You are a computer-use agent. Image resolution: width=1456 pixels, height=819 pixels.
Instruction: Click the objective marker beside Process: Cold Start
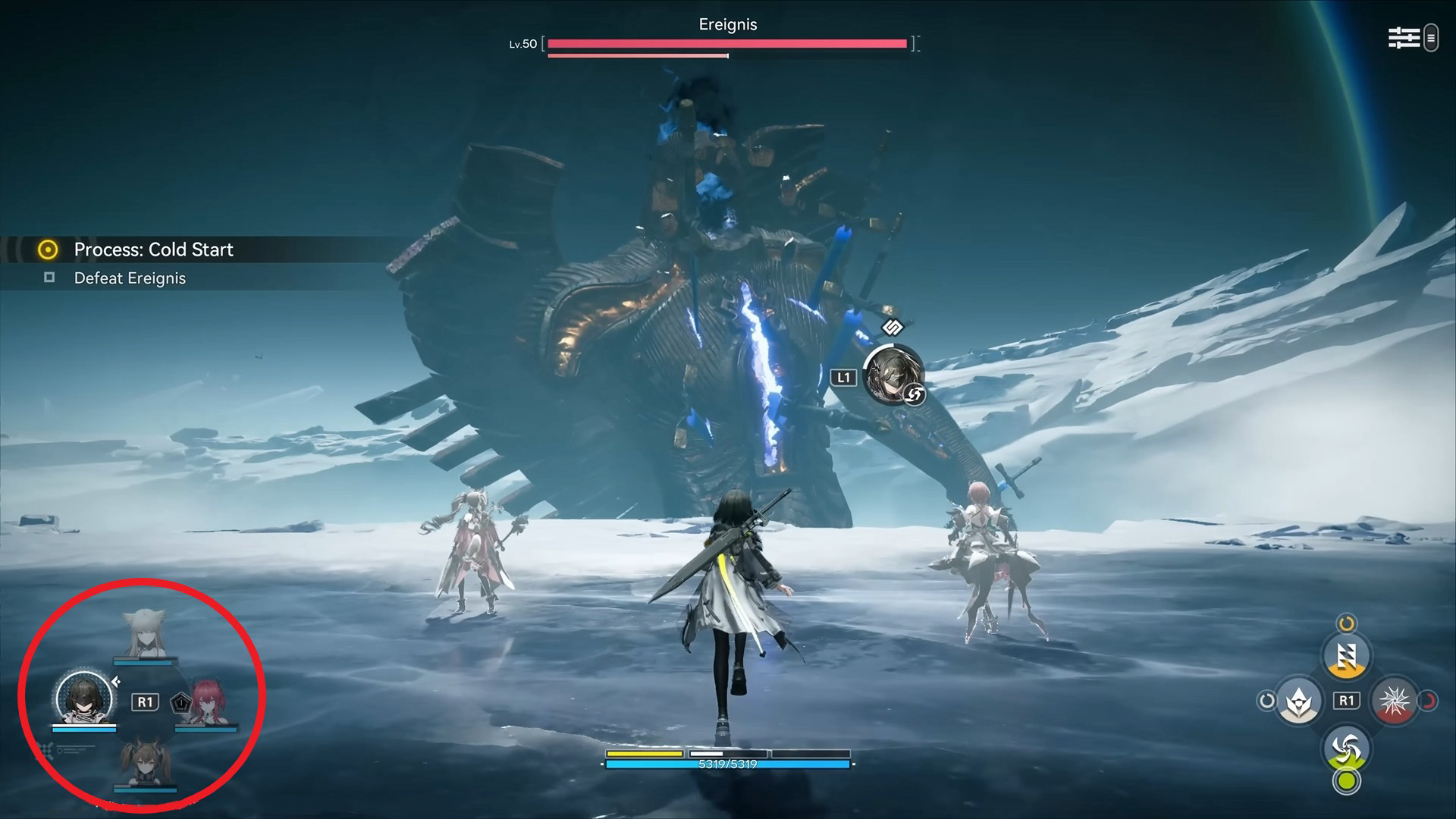click(x=47, y=249)
